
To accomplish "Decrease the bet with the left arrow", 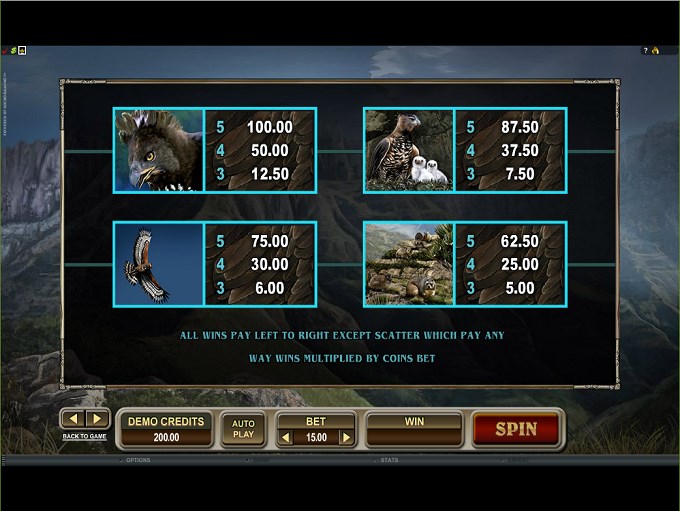I will click(x=284, y=437).
